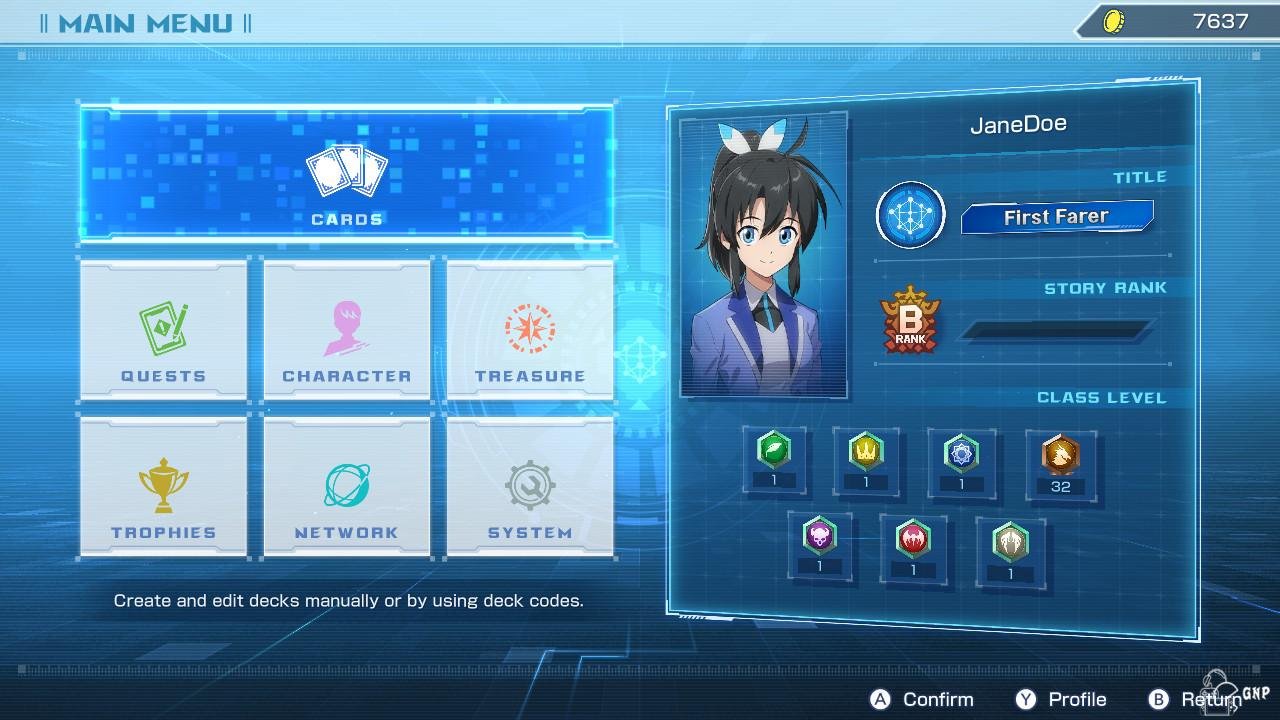Screen dimensions: 1280x720
Task: Select the B story rank badge
Action: (911, 322)
